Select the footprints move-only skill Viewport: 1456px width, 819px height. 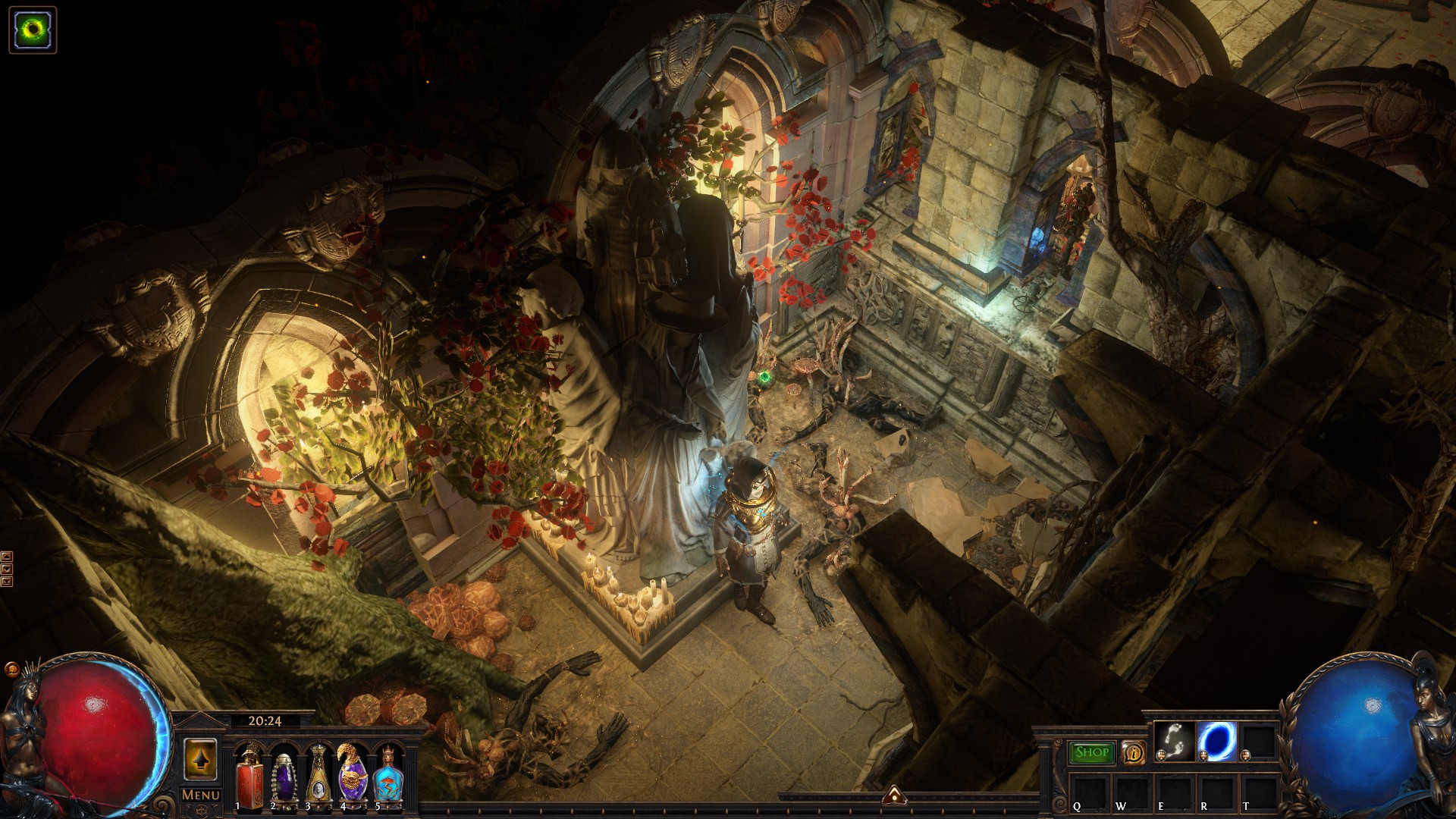pos(1172,741)
